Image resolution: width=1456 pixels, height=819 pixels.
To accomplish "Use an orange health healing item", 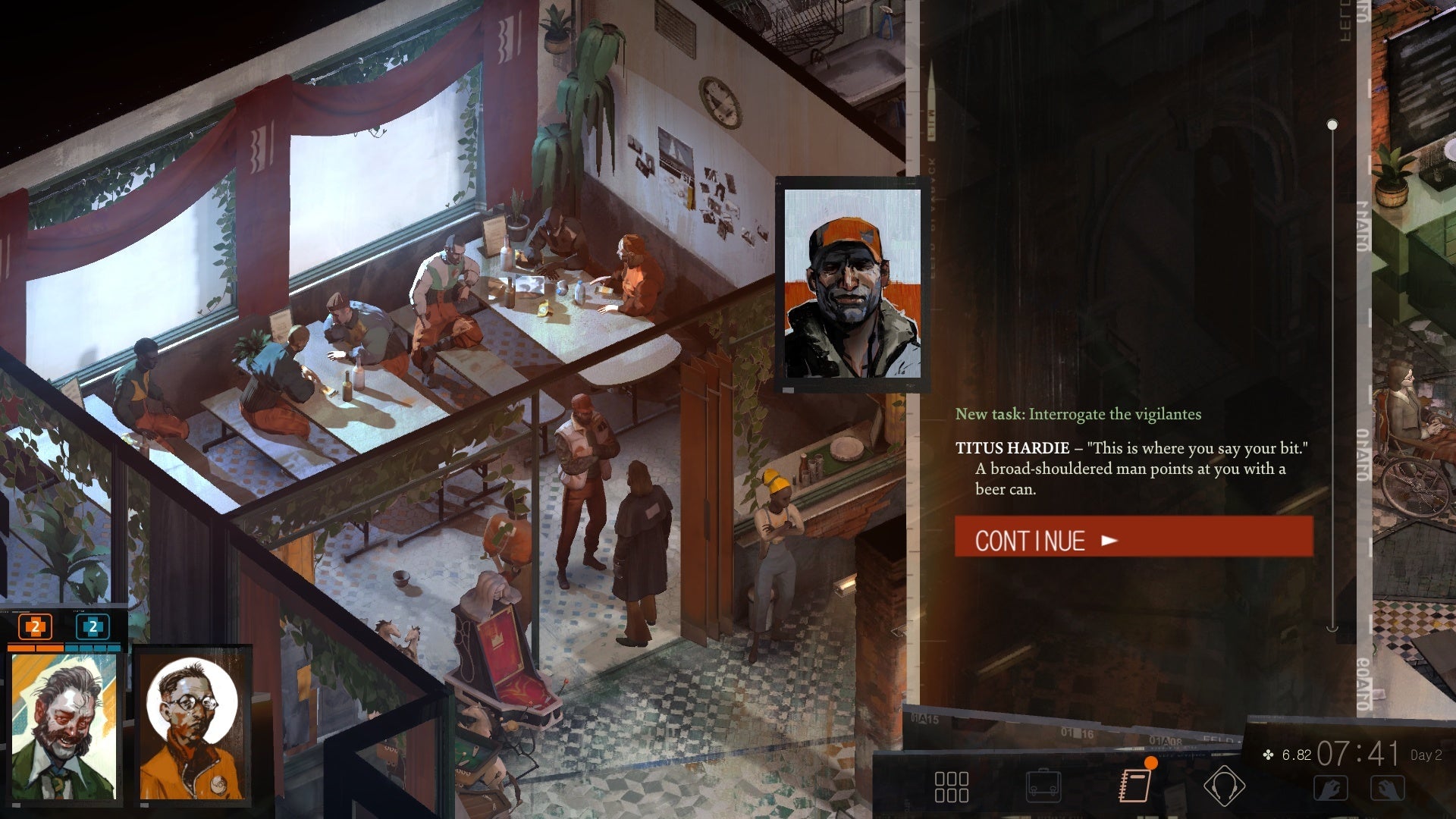I will coord(33,628).
